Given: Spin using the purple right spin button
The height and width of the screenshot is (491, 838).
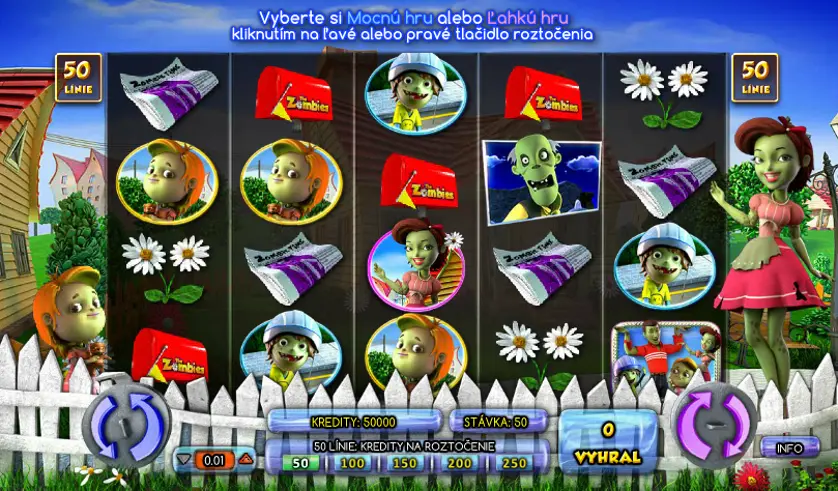Looking at the screenshot, I should point(714,421).
